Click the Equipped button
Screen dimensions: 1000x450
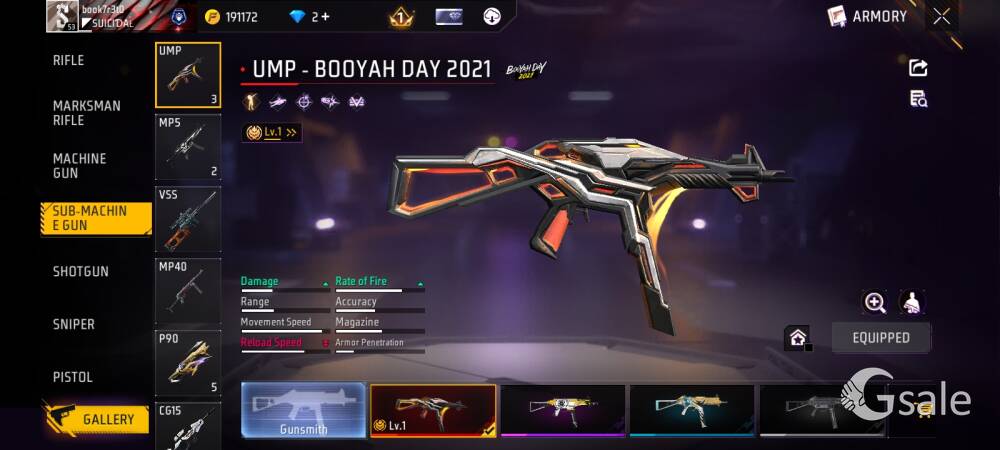point(881,338)
